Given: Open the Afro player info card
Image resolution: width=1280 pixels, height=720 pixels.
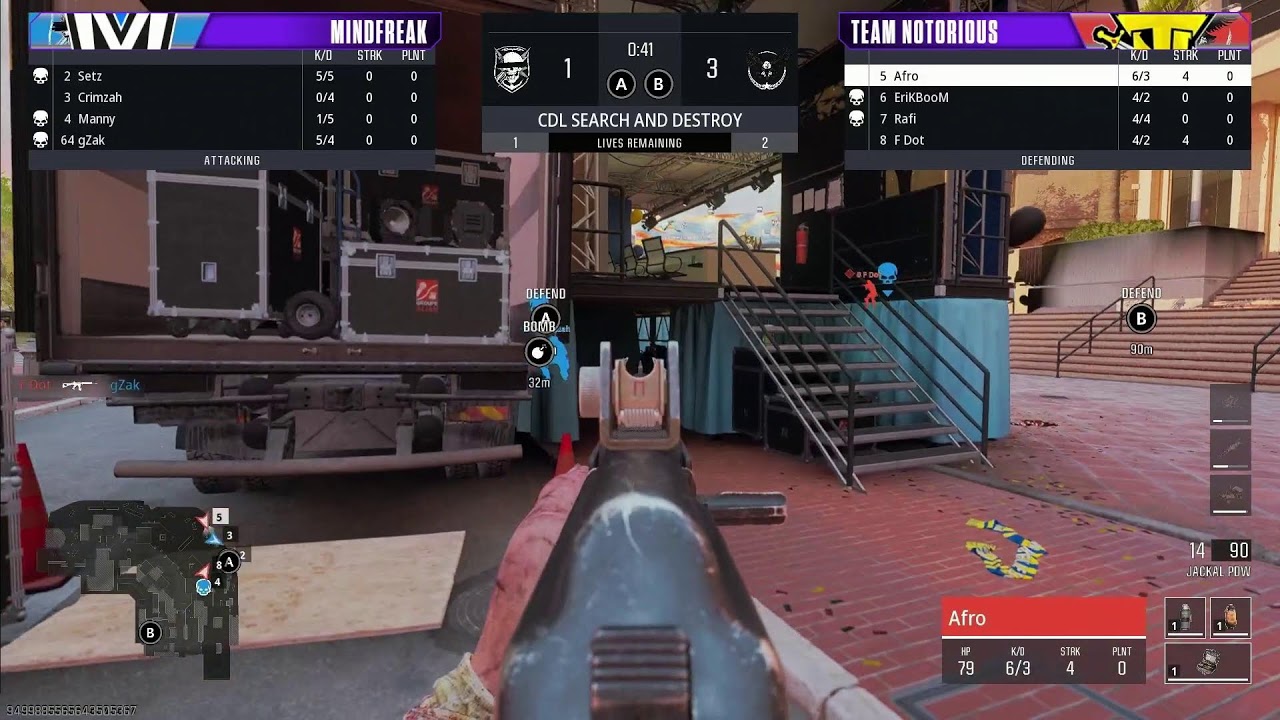Looking at the screenshot, I should [1043, 640].
